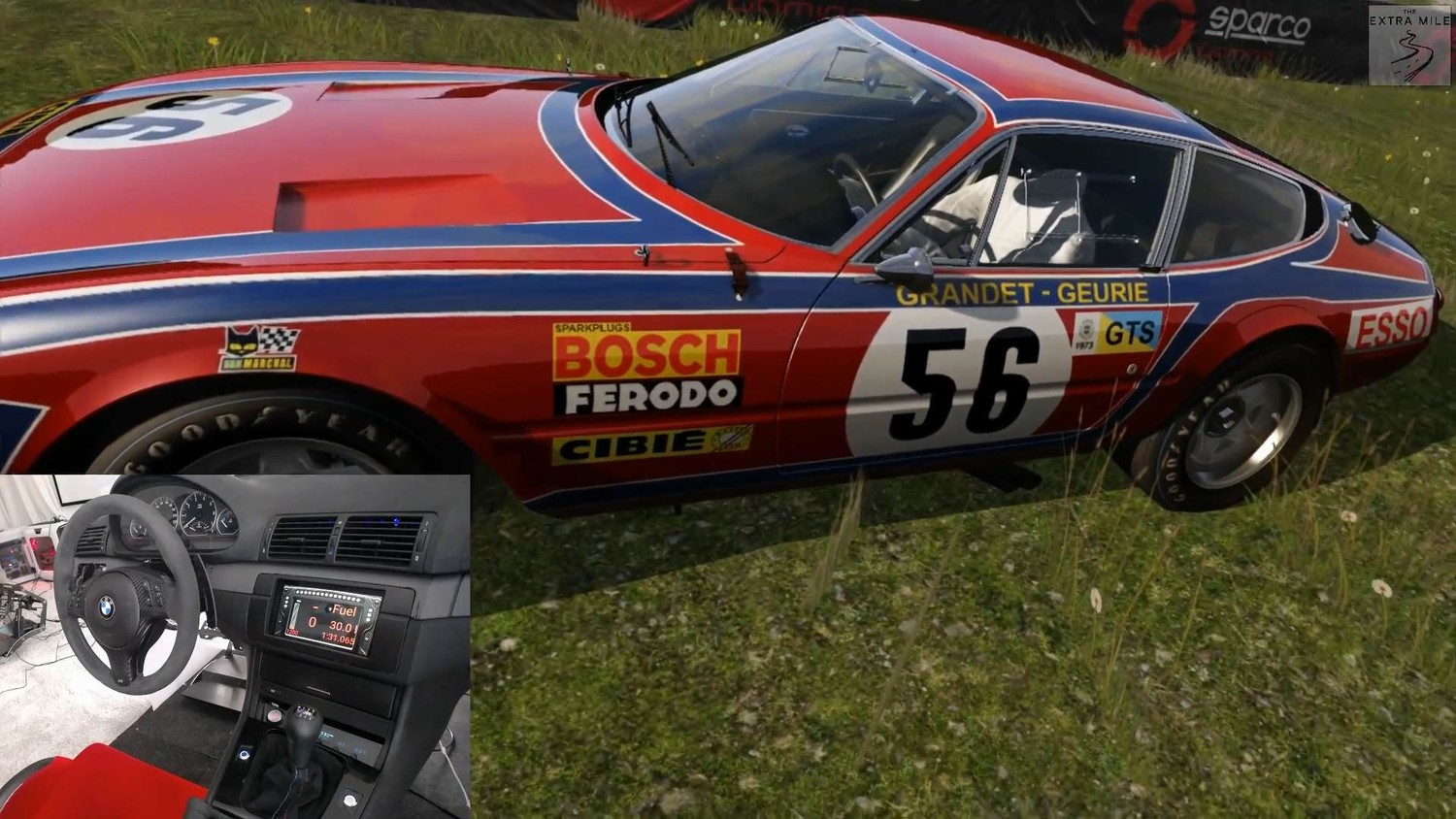Select the steering wheel webcam inset
1456x819 pixels.
tap(235, 645)
